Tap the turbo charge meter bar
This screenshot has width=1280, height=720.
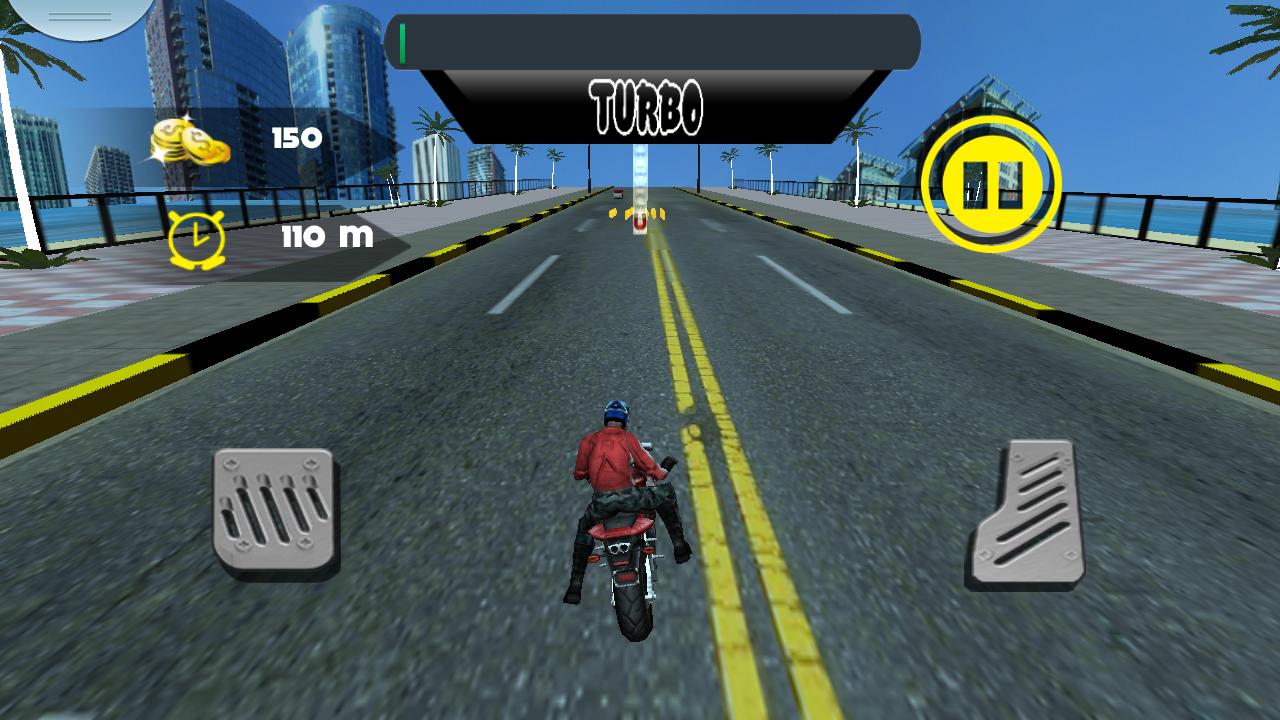click(x=652, y=40)
